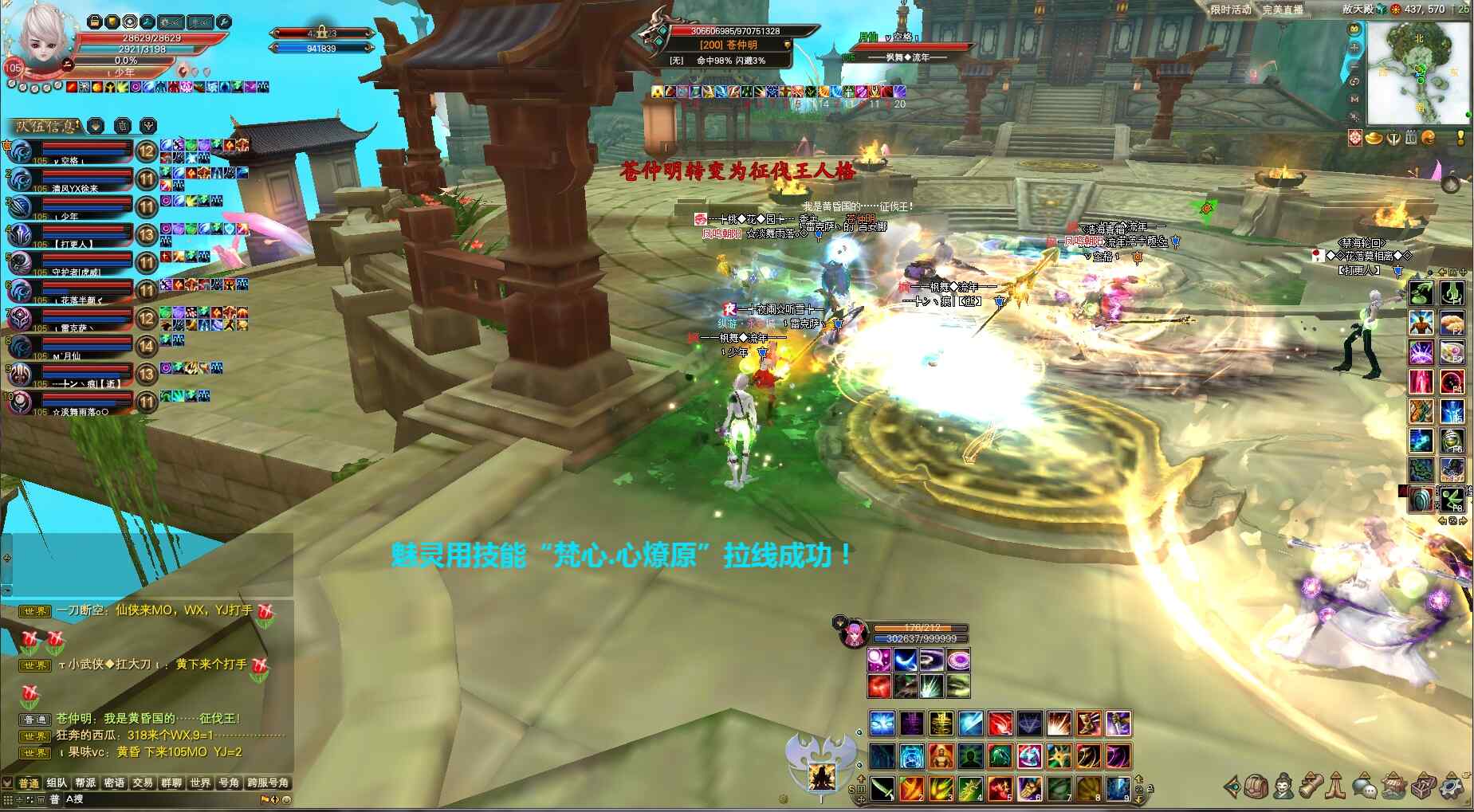The width and height of the screenshot is (1474, 812).
Task: Open the quest scroll icon
Action: [x=1311, y=787]
